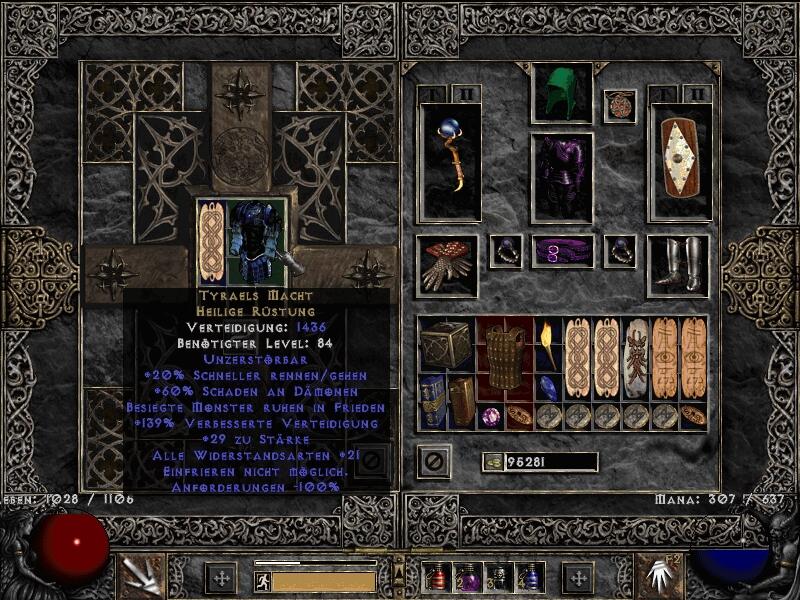
Task: Choose the equipped metal boots
Action: click(x=677, y=263)
